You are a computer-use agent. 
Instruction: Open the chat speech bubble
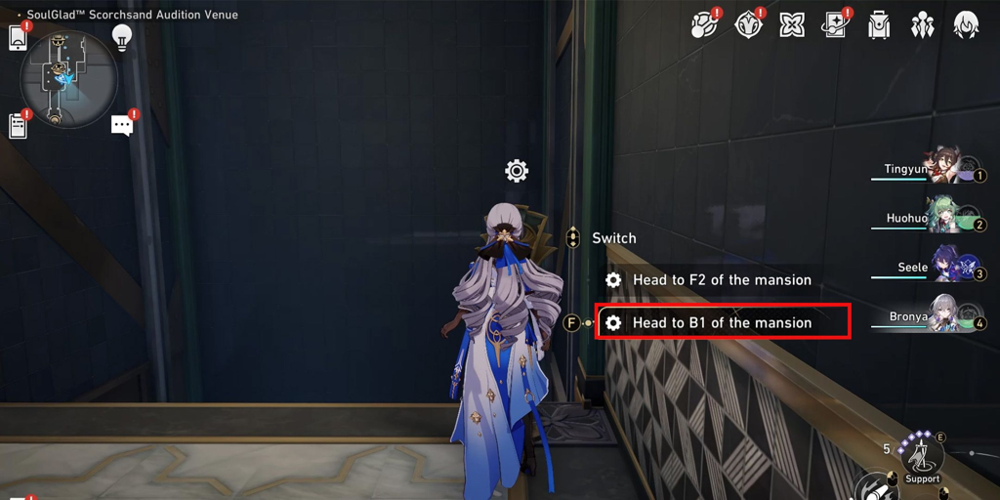coord(122,125)
